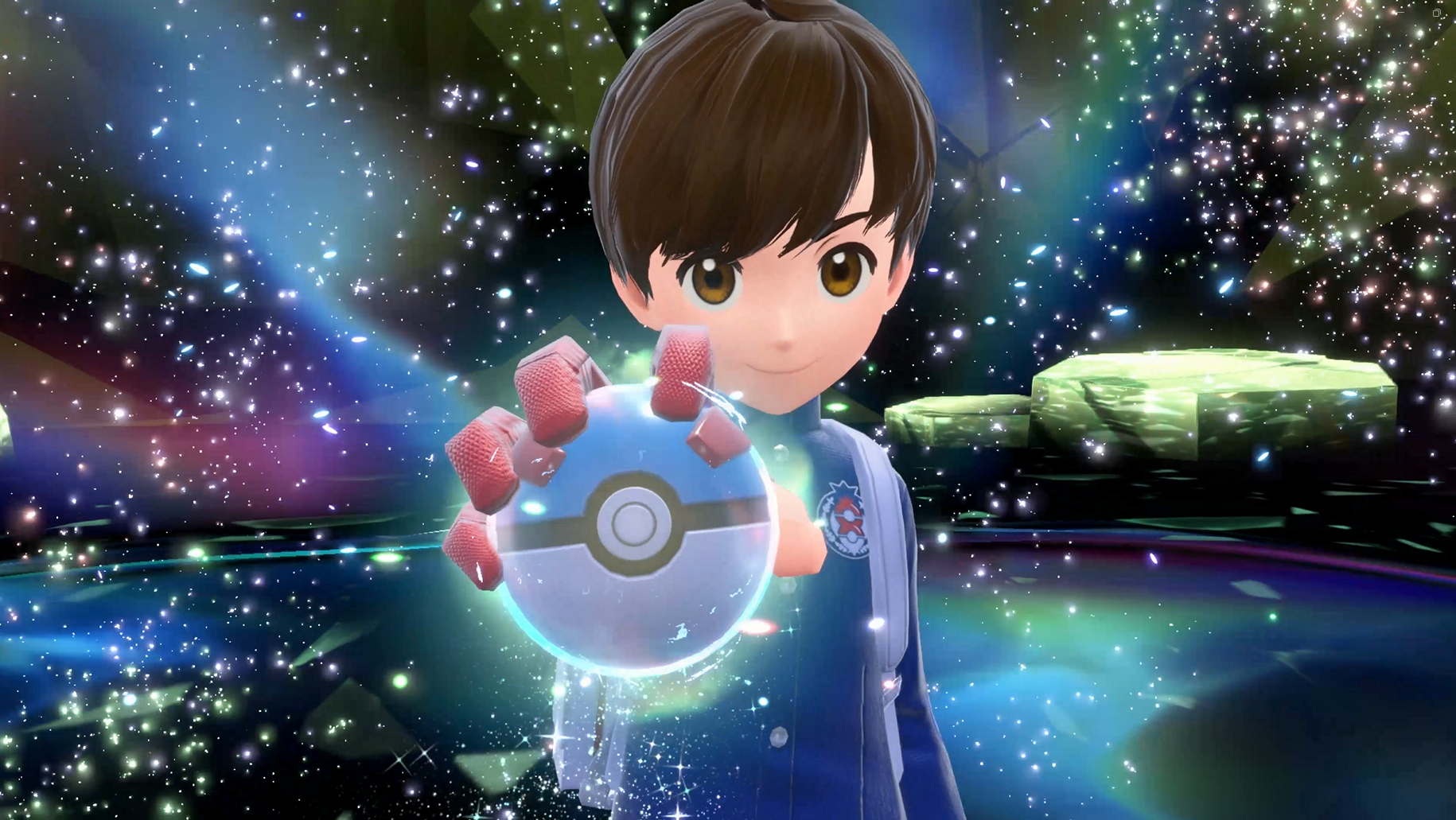This screenshot has width=1456, height=820.
Task: Minimize the game window
Action: pyautogui.click(x=1400, y=13)
